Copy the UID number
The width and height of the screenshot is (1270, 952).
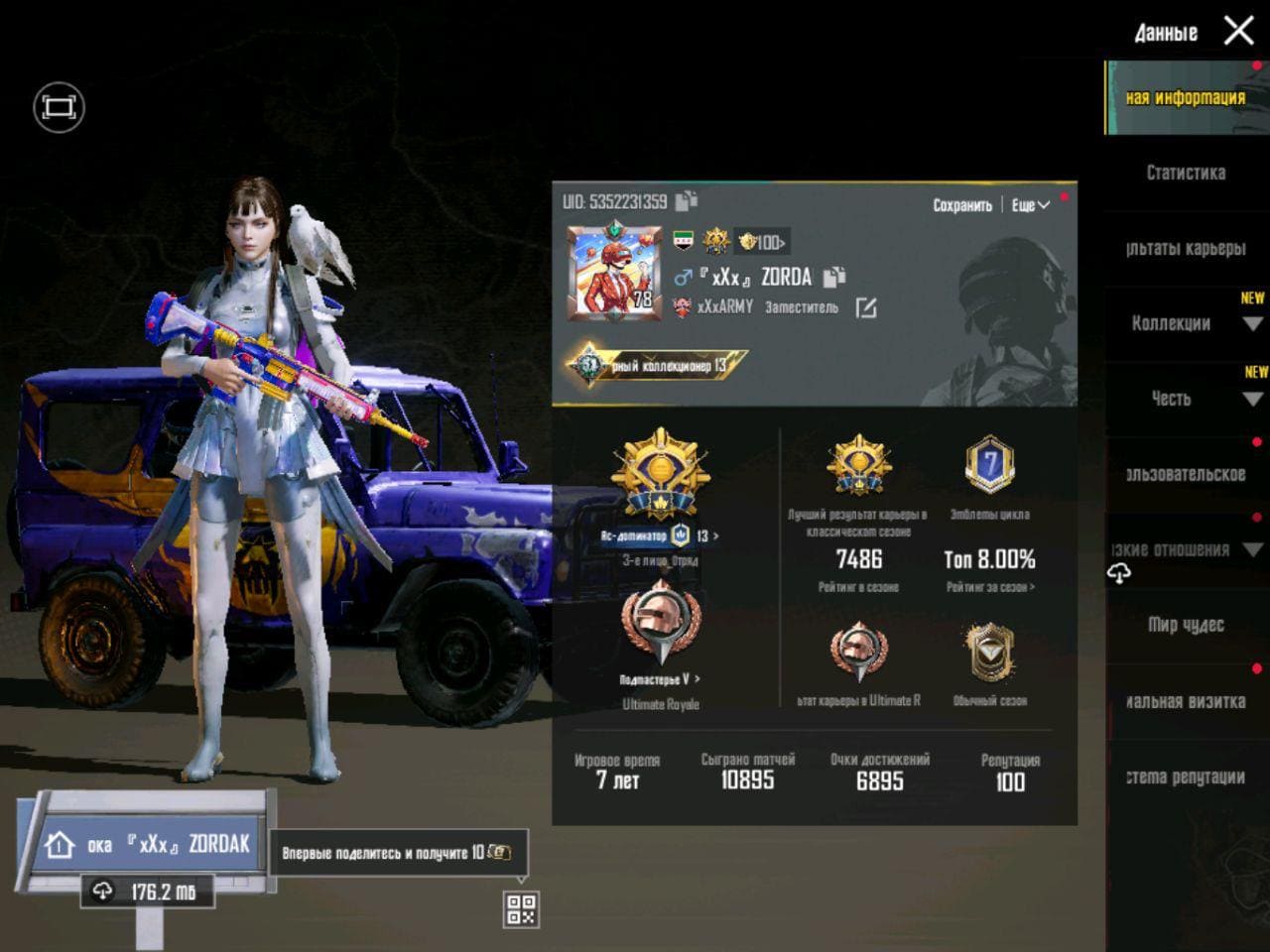687,201
